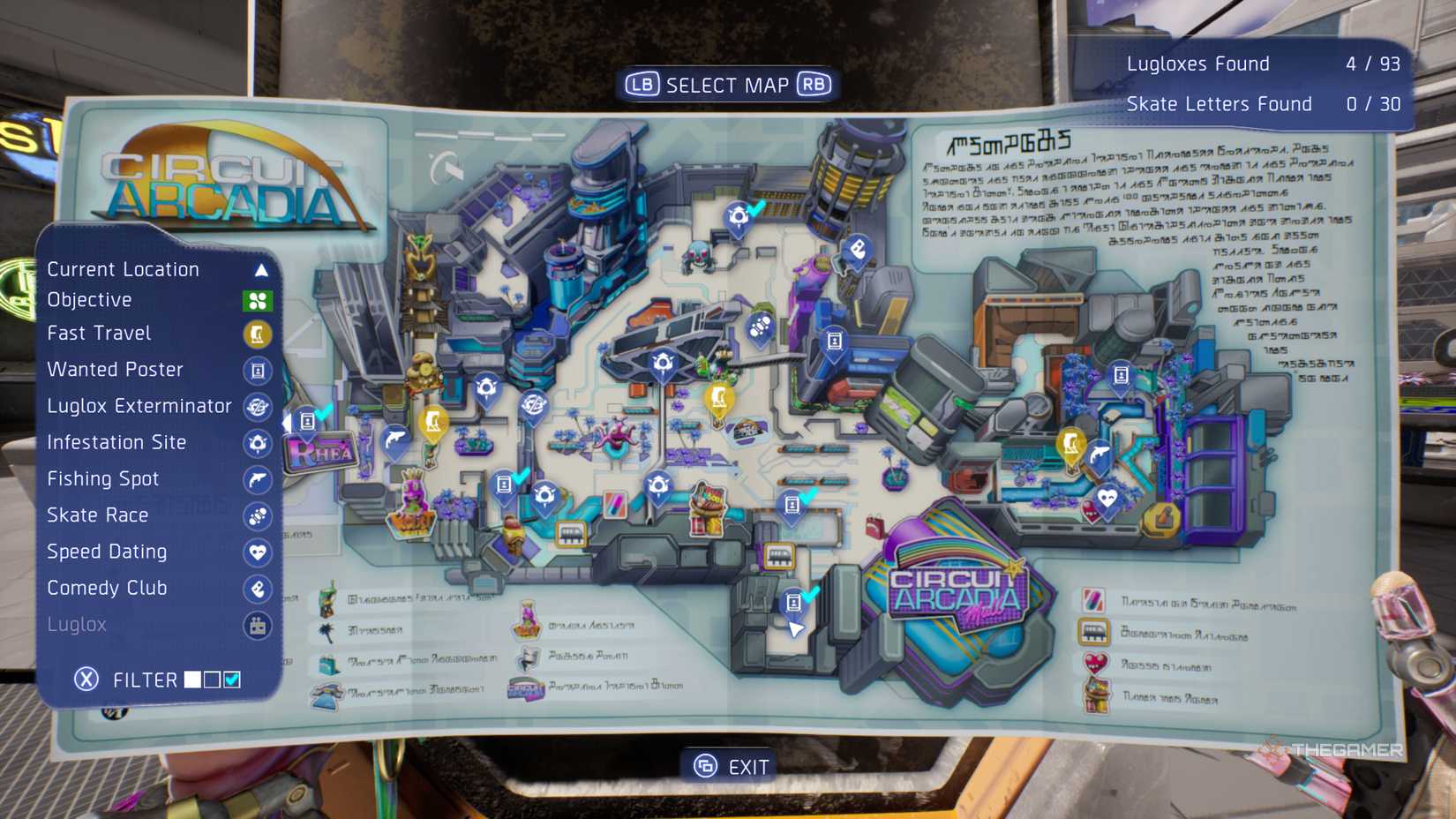Screen dimensions: 1456x819
Task: Click the X Filter button in the legend panel
Action: tap(86, 679)
